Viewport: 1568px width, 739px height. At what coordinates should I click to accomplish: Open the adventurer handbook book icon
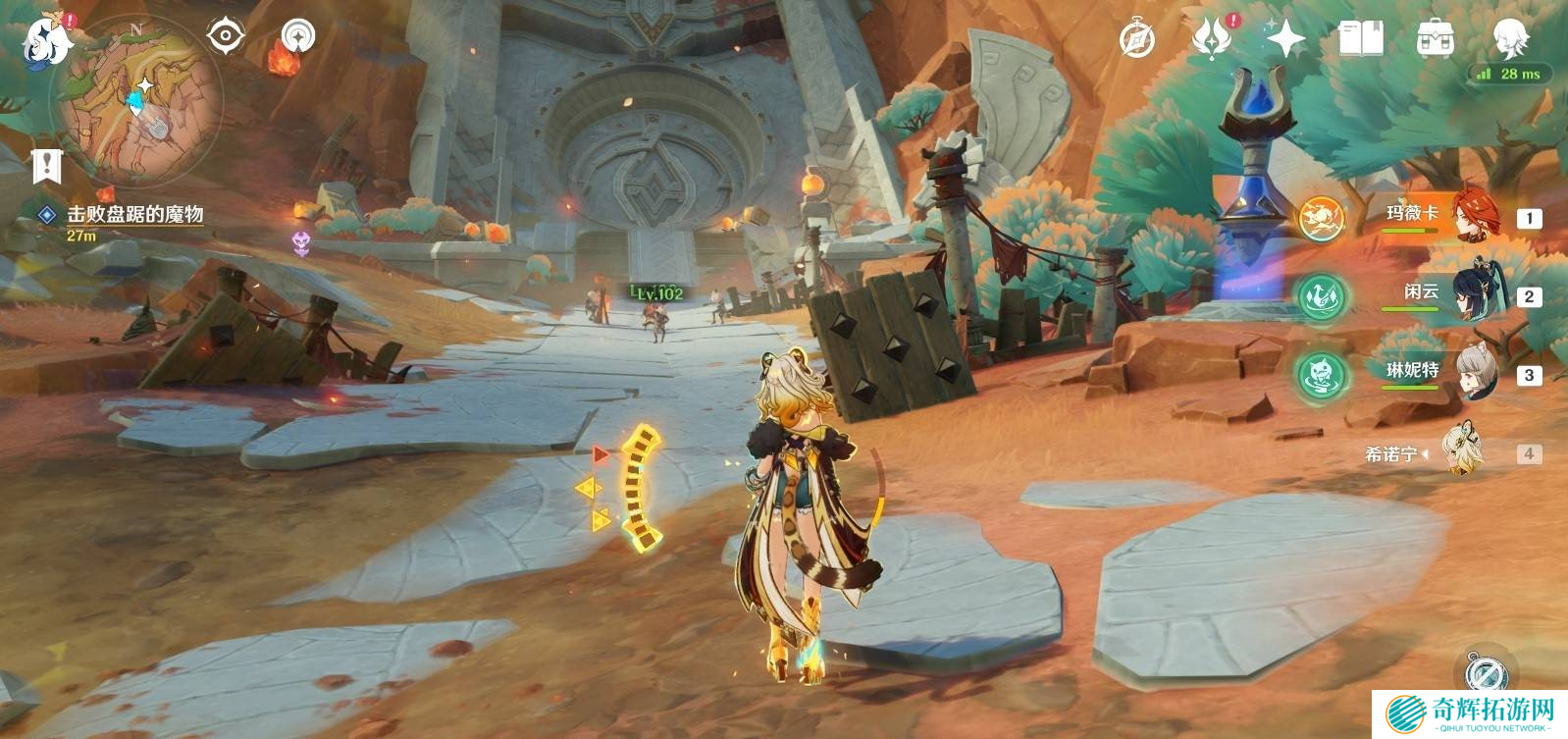click(x=1360, y=40)
